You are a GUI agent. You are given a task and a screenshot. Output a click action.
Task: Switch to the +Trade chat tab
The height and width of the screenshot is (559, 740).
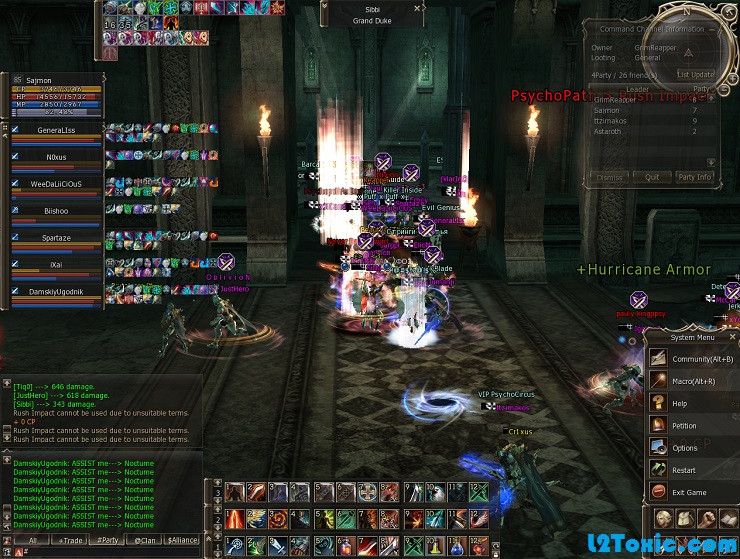click(71, 540)
